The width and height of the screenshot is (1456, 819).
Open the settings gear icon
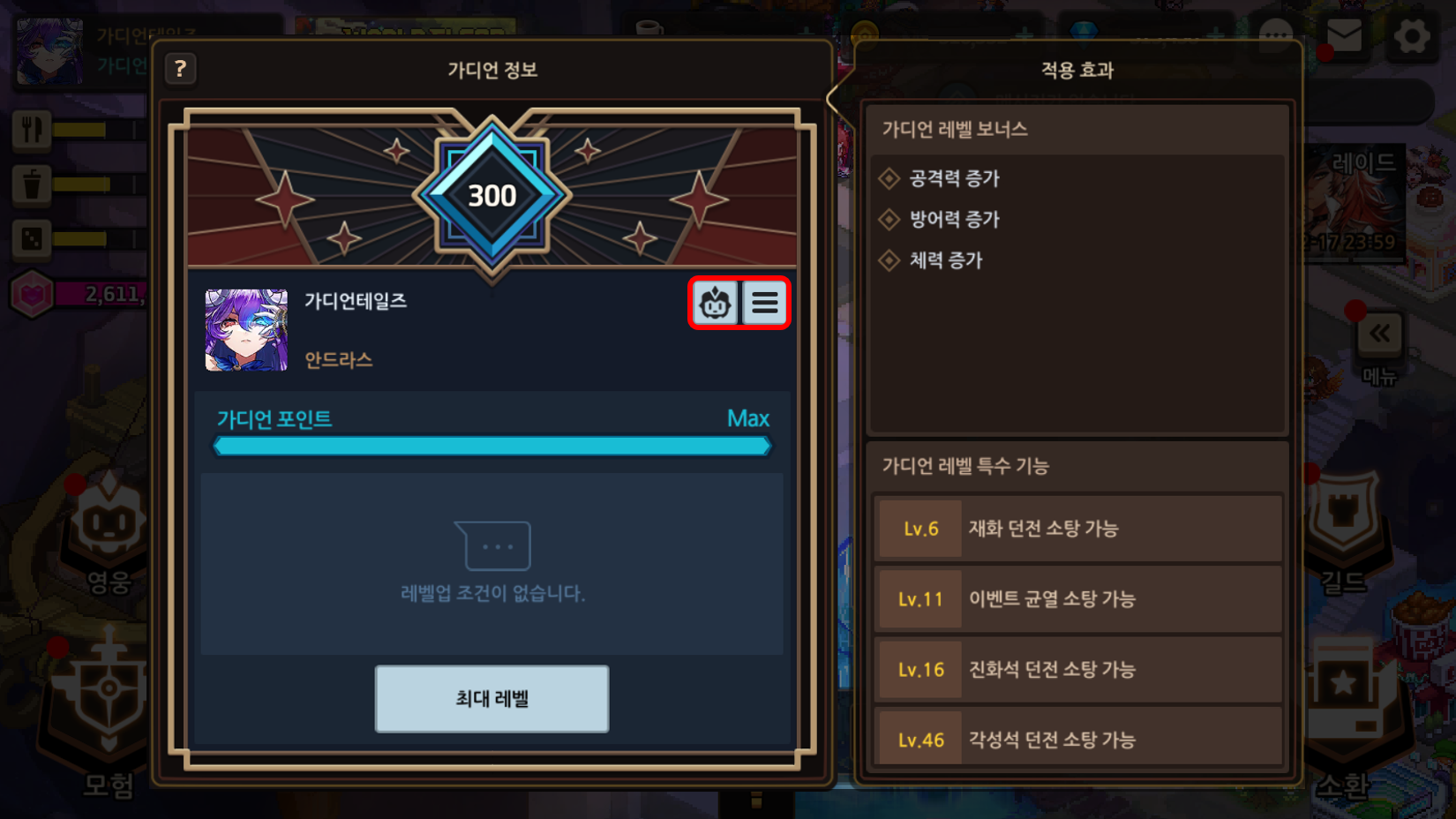1412,37
